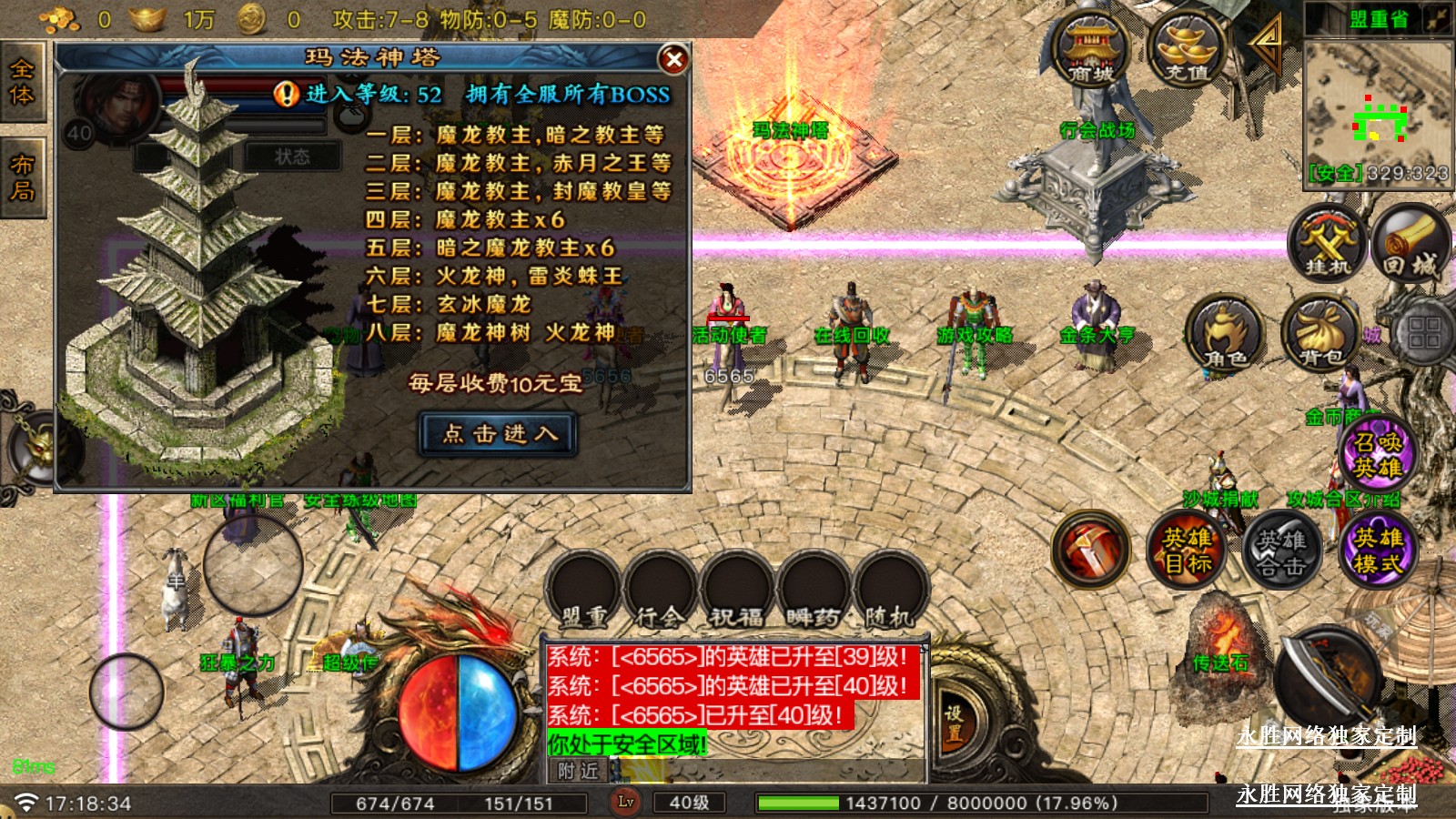Toggle the 英雄模式 hero mode
The height and width of the screenshot is (819, 1456).
(x=1378, y=550)
